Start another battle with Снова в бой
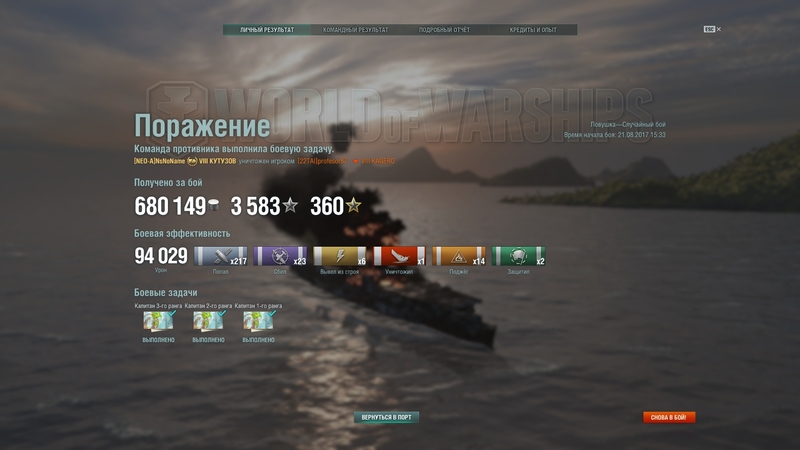This screenshot has height=450, width=800. click(669, 417)
